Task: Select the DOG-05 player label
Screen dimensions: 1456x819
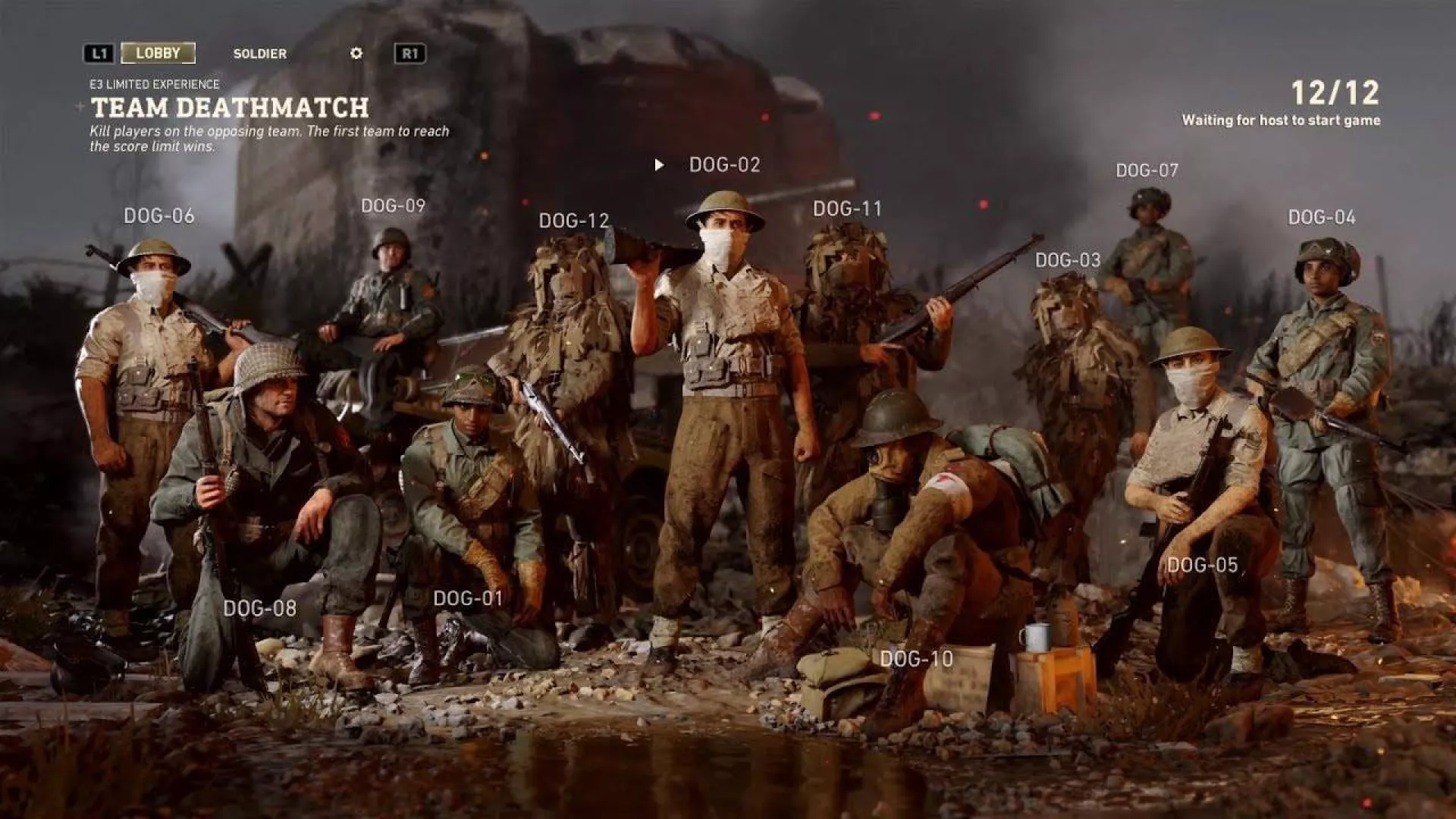Action: (1202, 565)
